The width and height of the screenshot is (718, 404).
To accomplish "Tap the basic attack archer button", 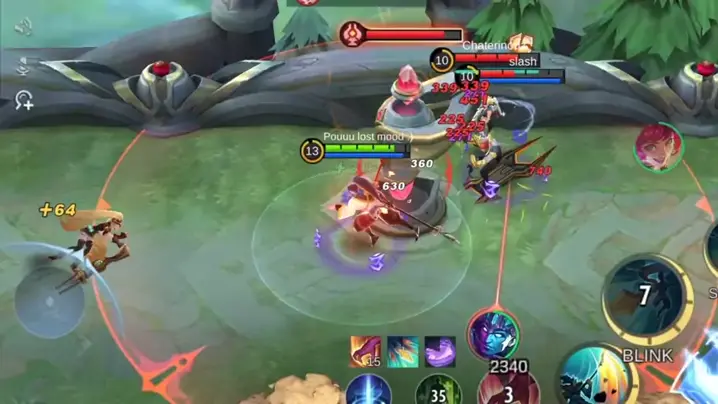I will [x=594, y=377].
